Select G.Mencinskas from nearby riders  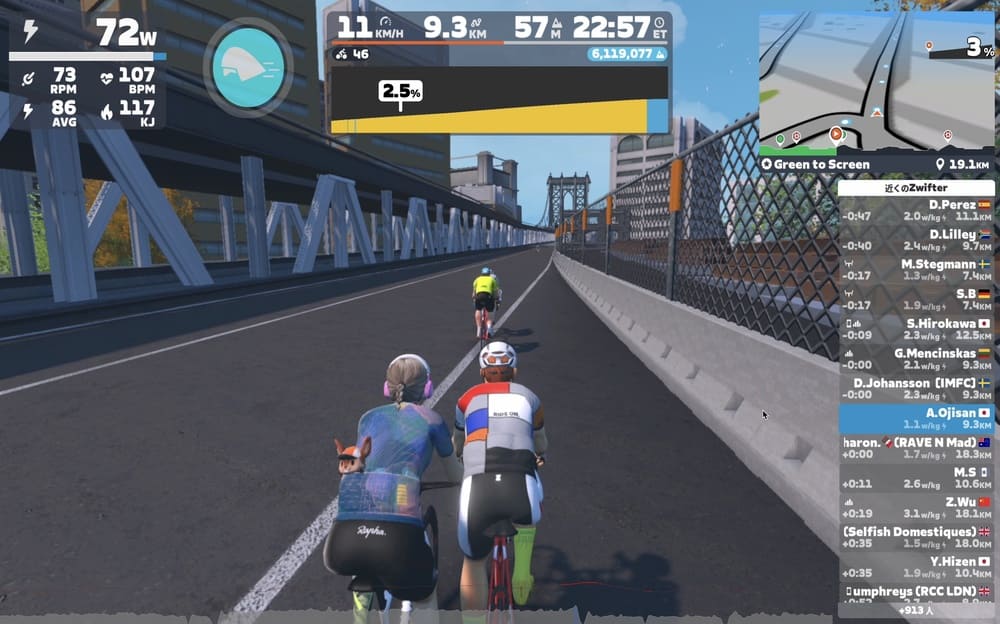[x=916, y=358]
